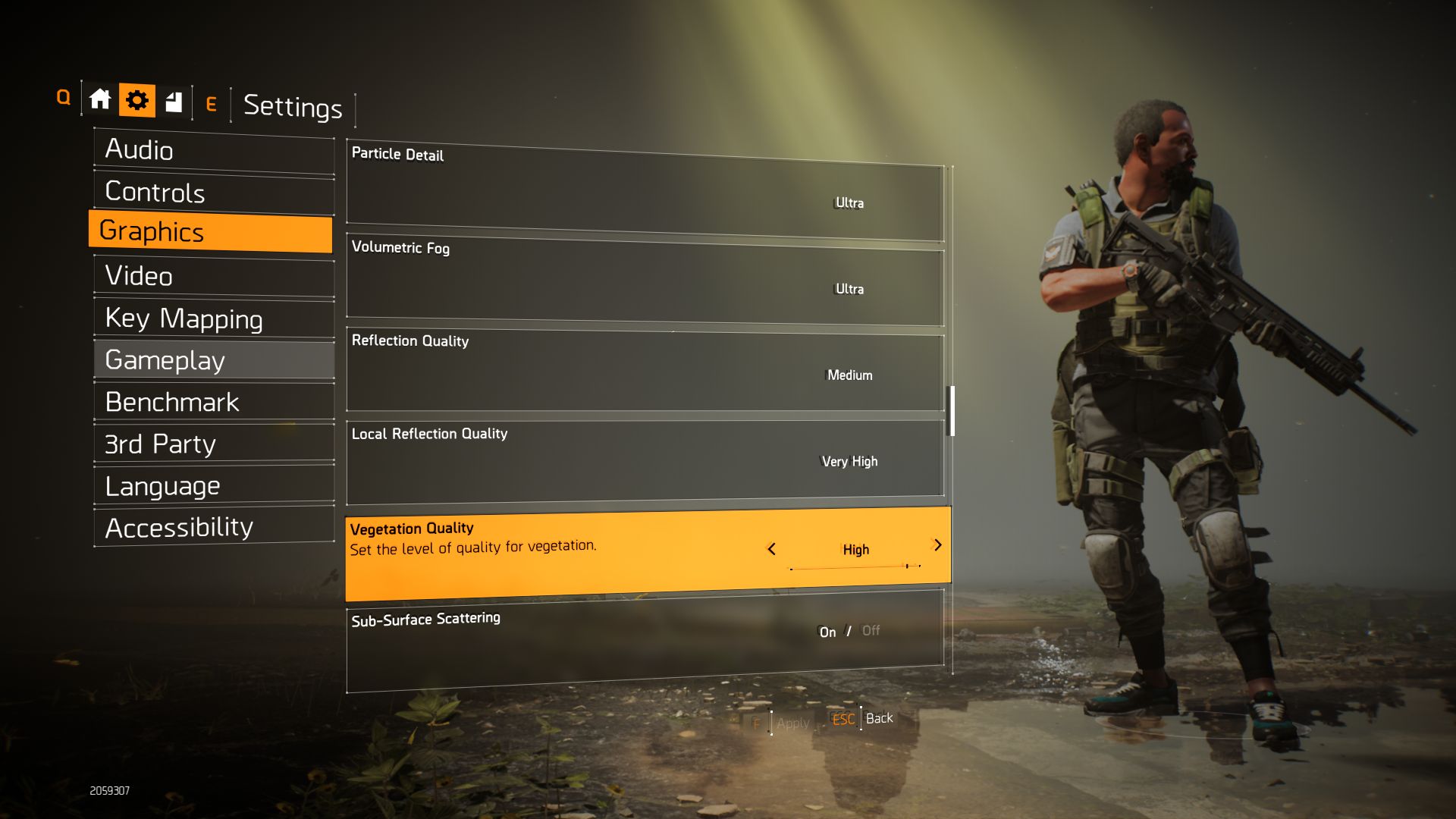Open the Benchmark category
This screenshot has width=1456, height=819.
[x=213, y=402]
